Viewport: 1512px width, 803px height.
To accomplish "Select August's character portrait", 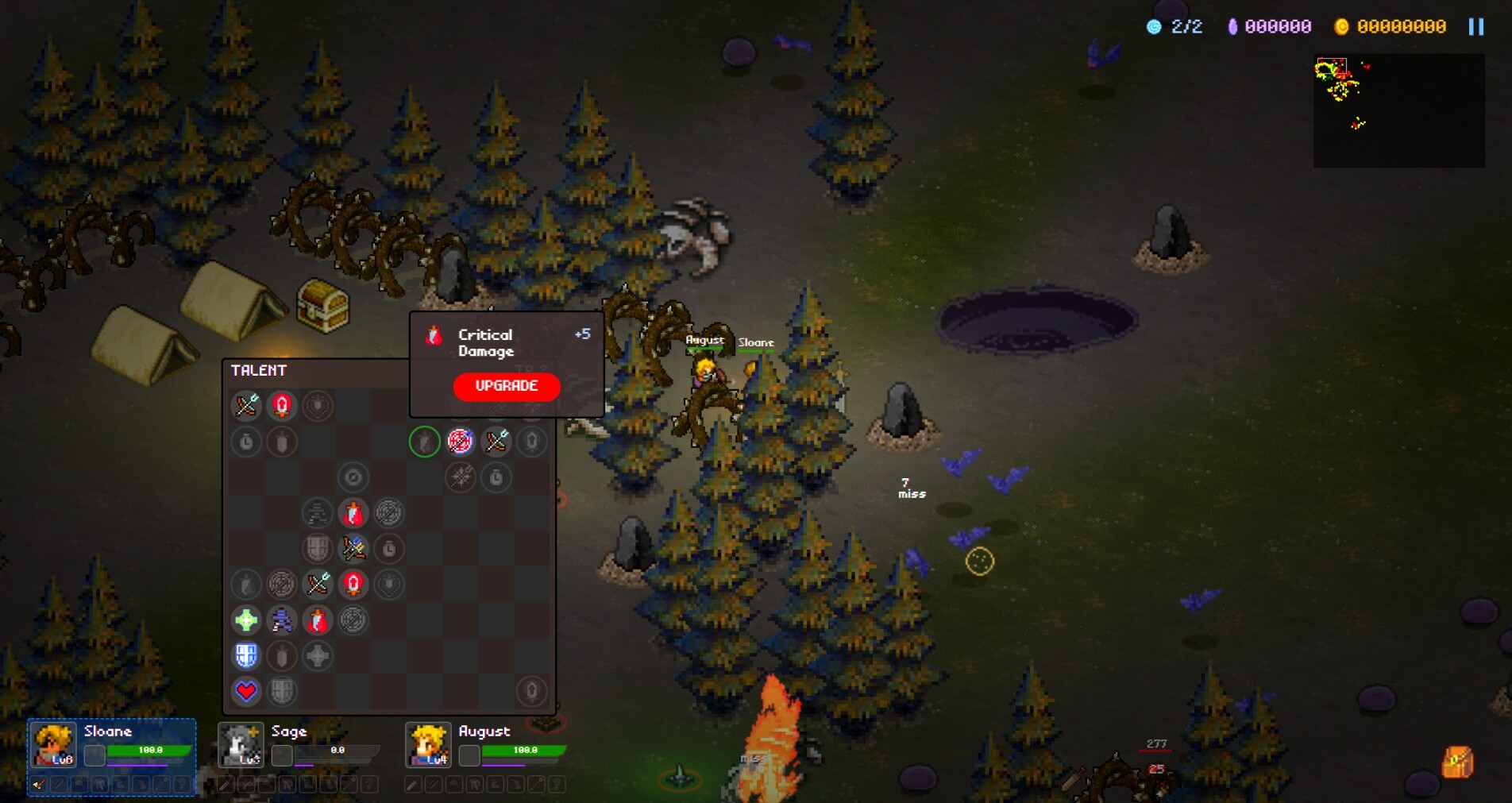I will coord(430,745).
